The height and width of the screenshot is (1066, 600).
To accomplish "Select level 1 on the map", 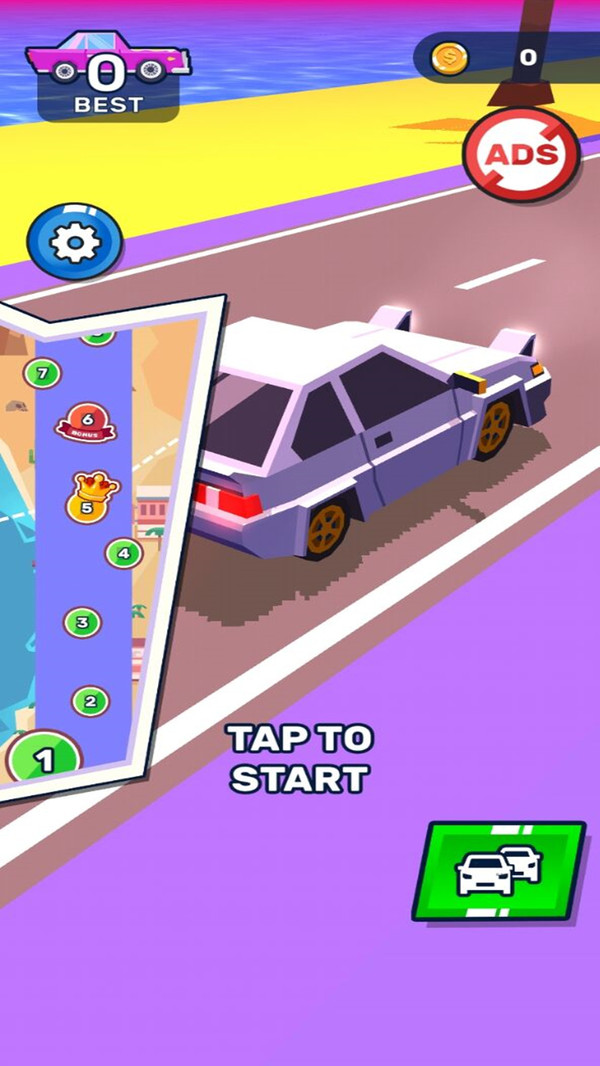I will [x=43, y=760].
